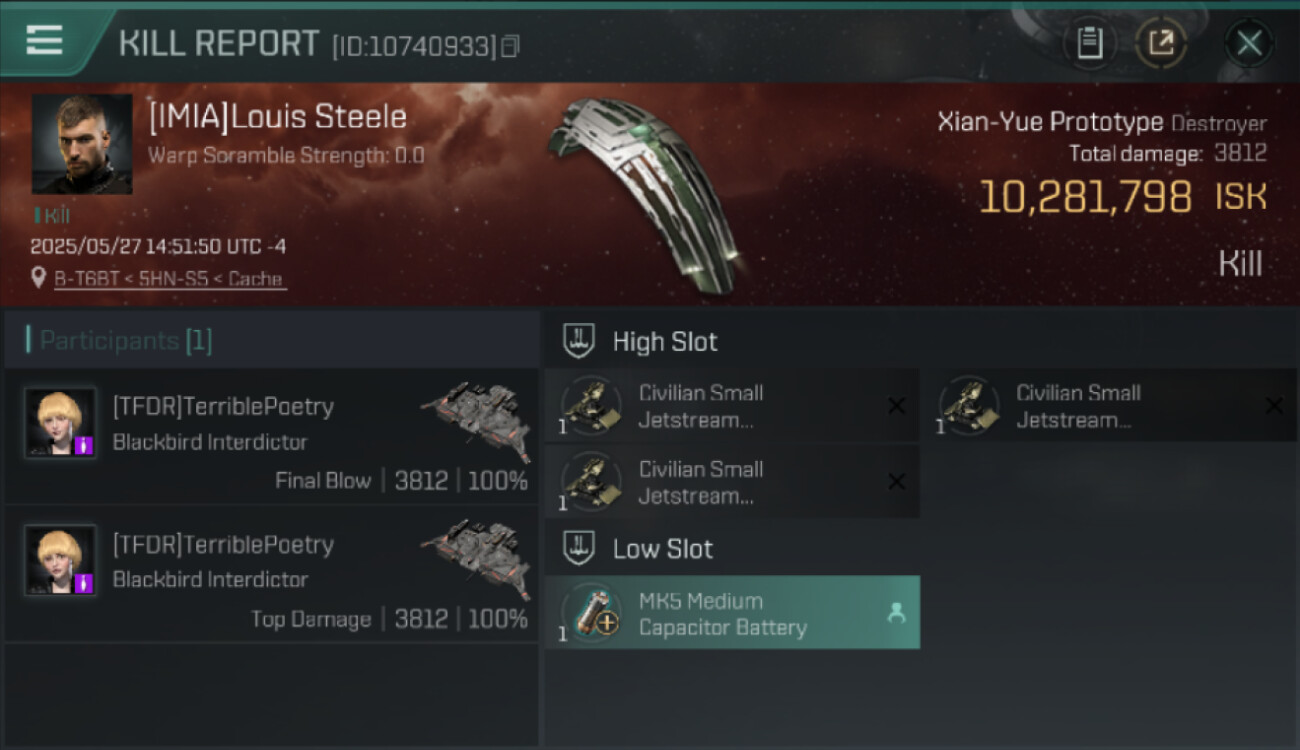Close the kill report window
This screenshot has height=750, width=1300.
pyautogui.click(x=1249, y=43)
